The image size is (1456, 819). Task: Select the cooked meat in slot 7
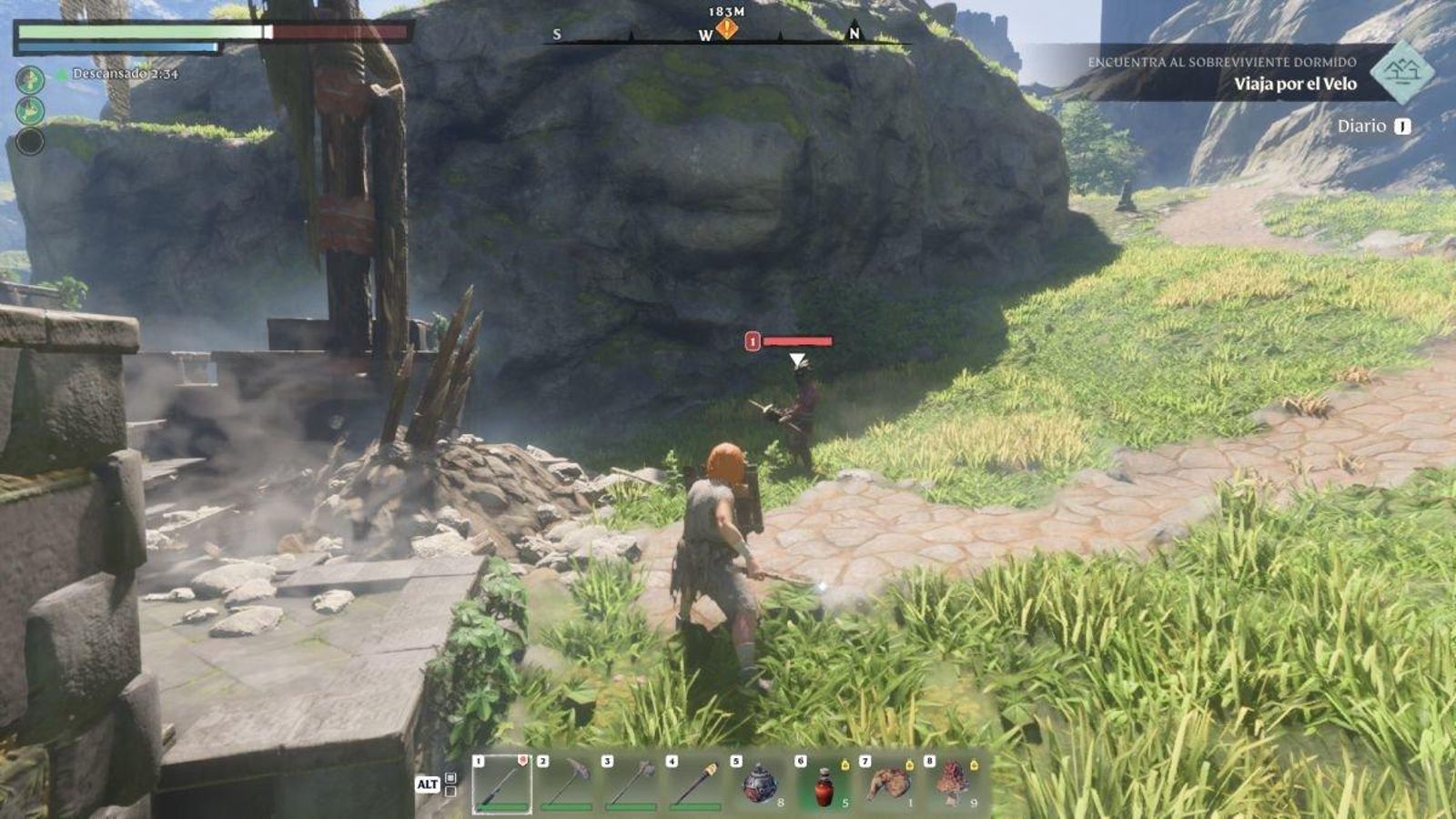point(888,783)
